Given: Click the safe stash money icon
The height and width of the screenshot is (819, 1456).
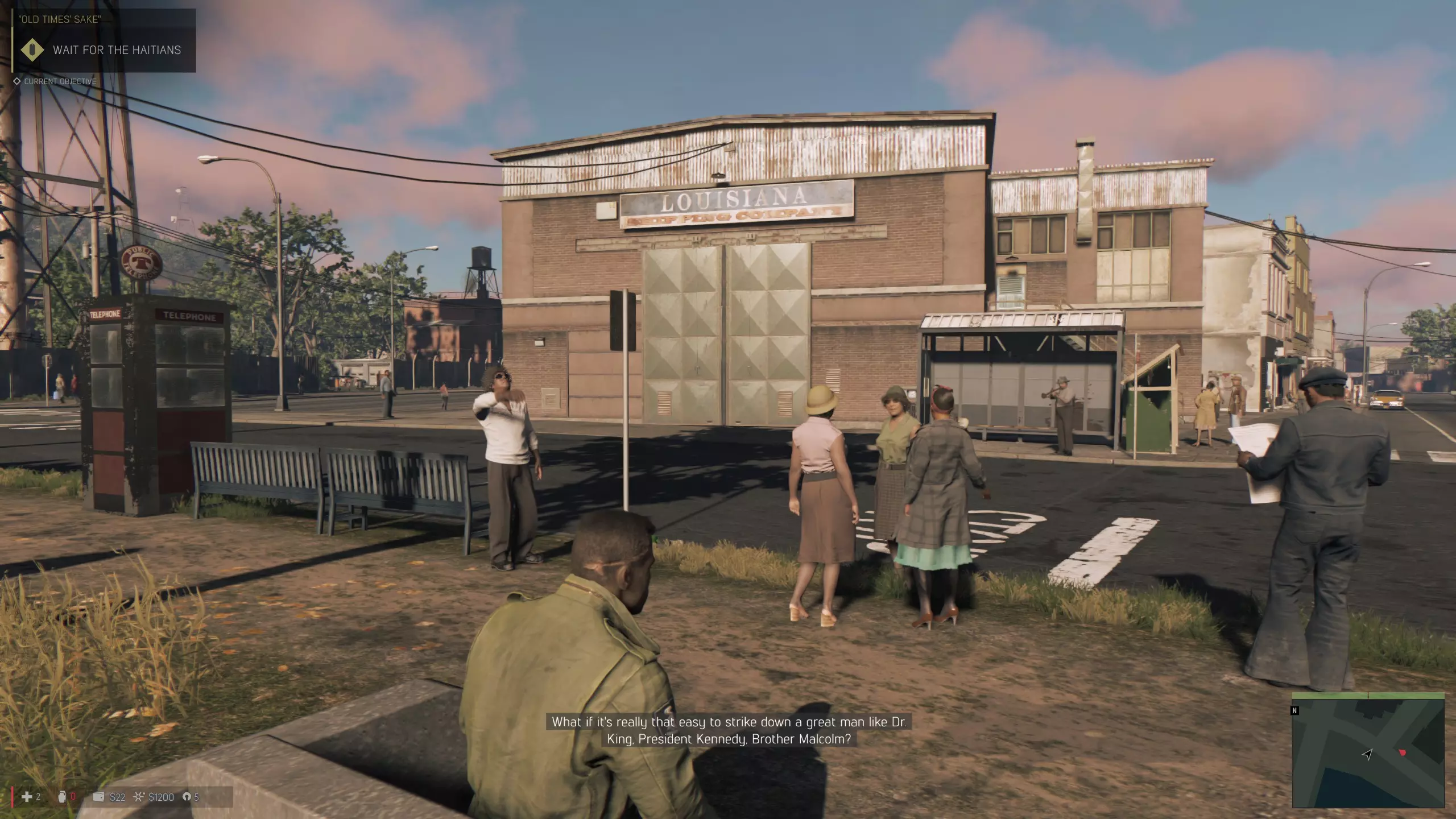Looking at the screenshot, I should click(139, 797).
